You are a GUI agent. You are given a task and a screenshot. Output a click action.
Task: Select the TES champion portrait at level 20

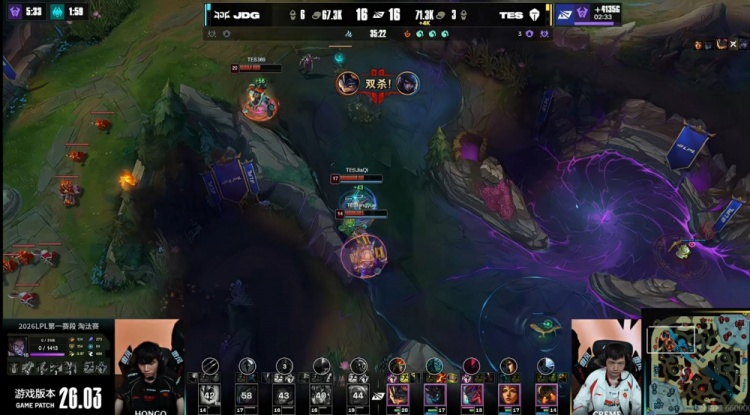pyautogui.click(x=398, y=392)
